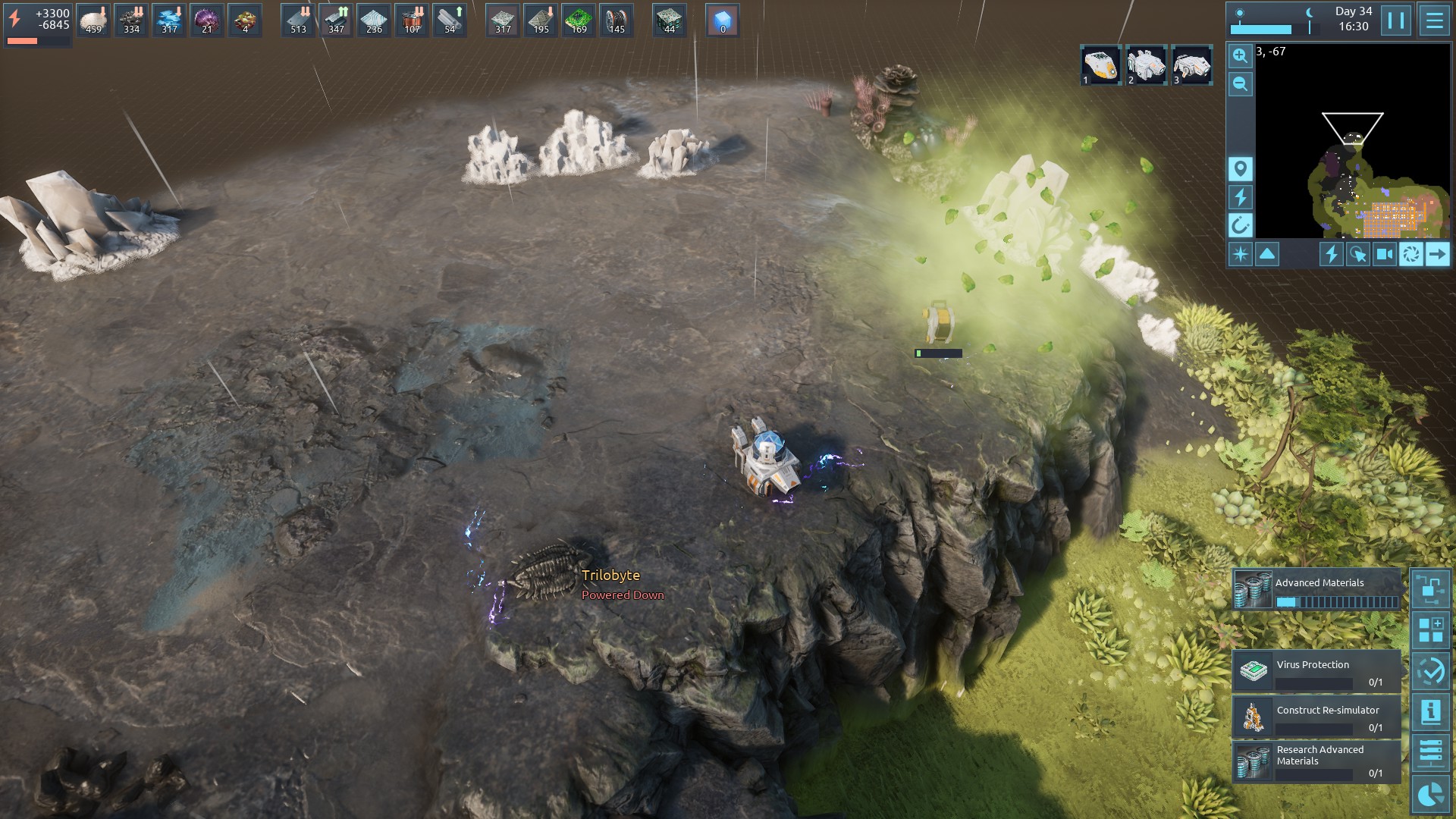Open the pie chart statistics panel
The width and height of the screenshot is (1456, 819).
point(1430,794)
